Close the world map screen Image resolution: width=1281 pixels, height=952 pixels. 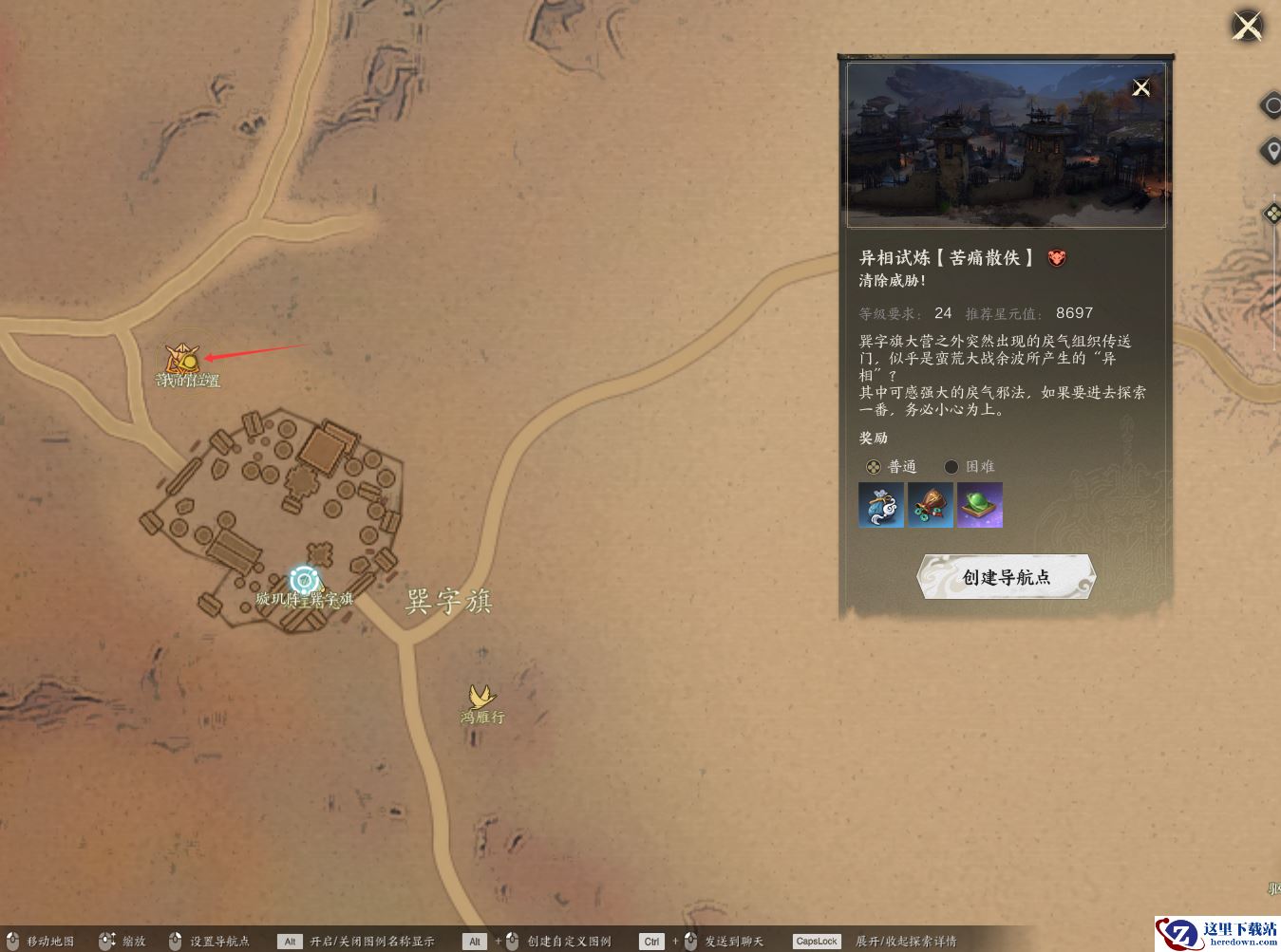tap(1247, 26)
